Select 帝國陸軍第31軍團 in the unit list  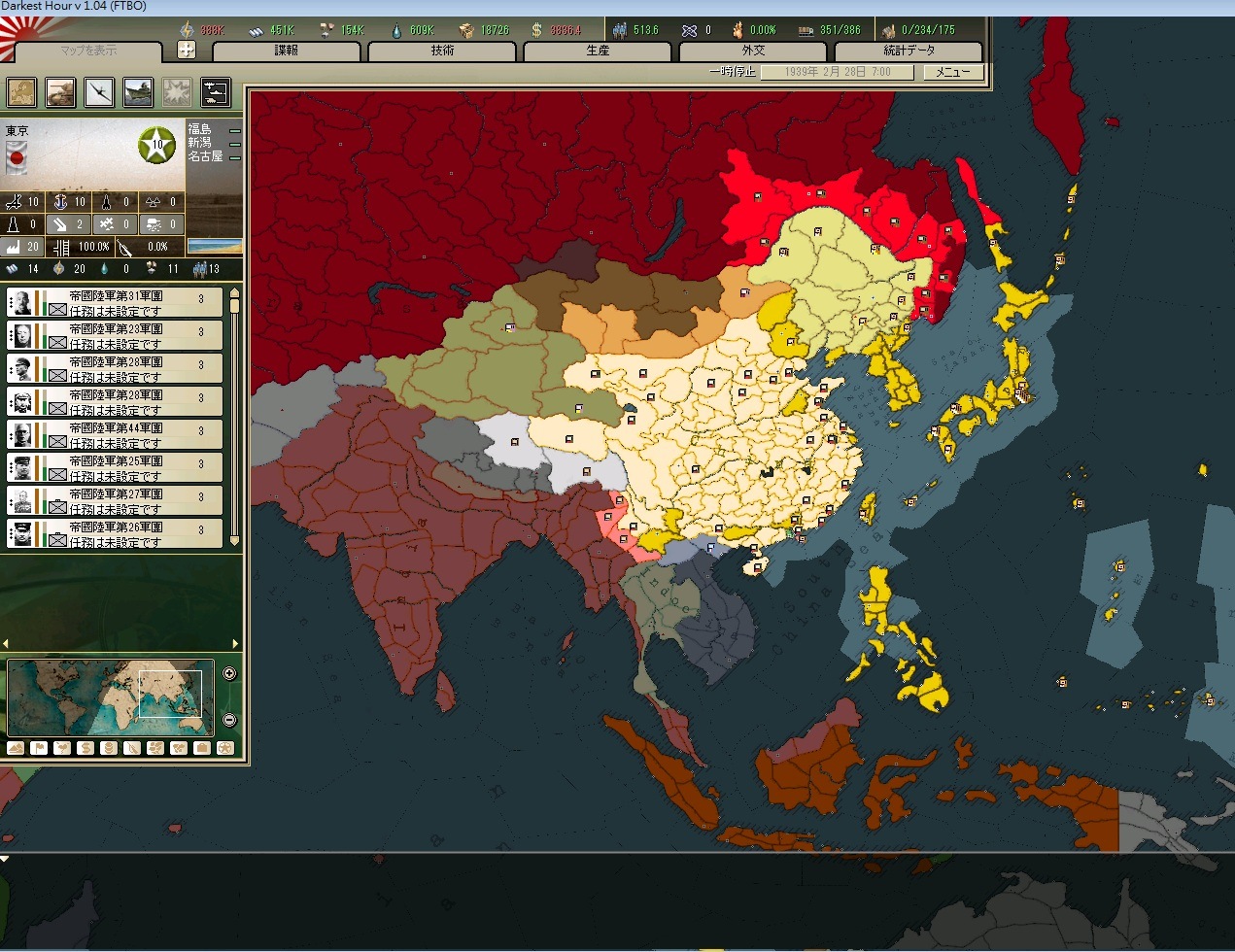(x=115, y=302)
